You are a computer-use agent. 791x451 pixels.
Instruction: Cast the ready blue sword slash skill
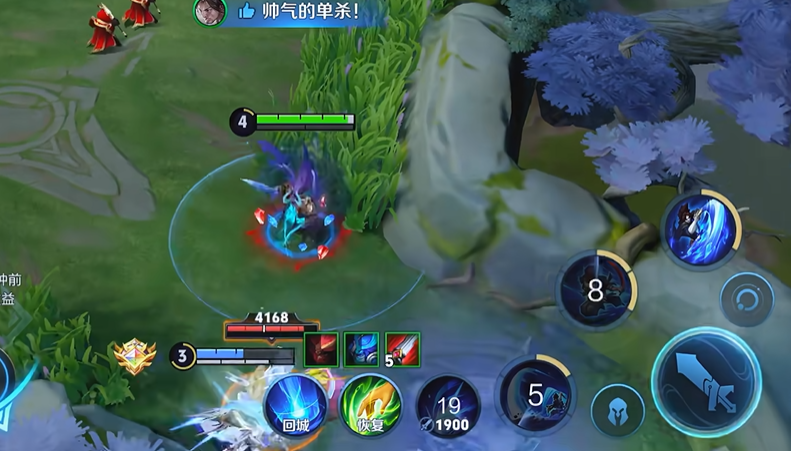[x=701, y=228]
